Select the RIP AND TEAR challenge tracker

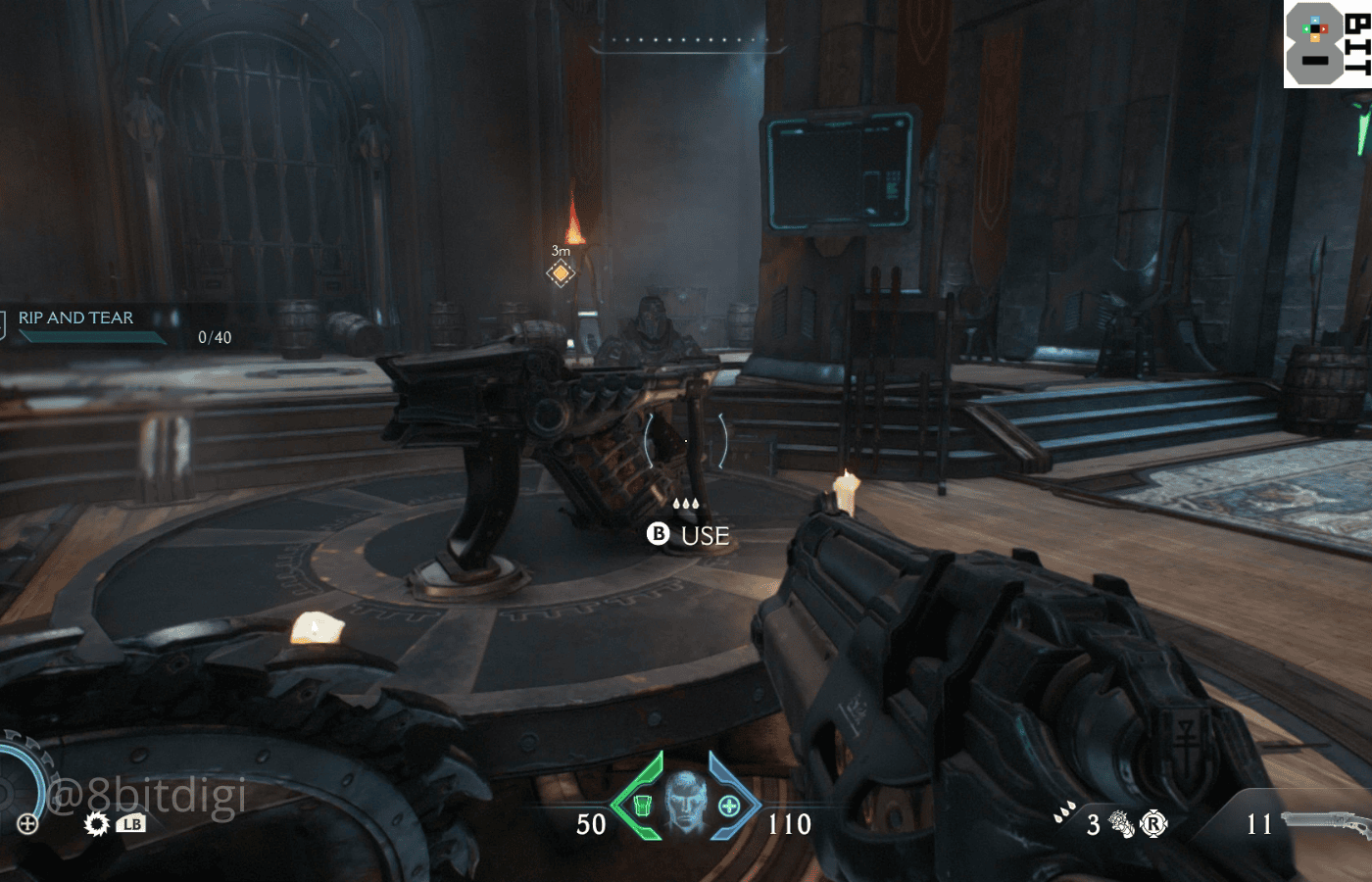click(76, 318)
